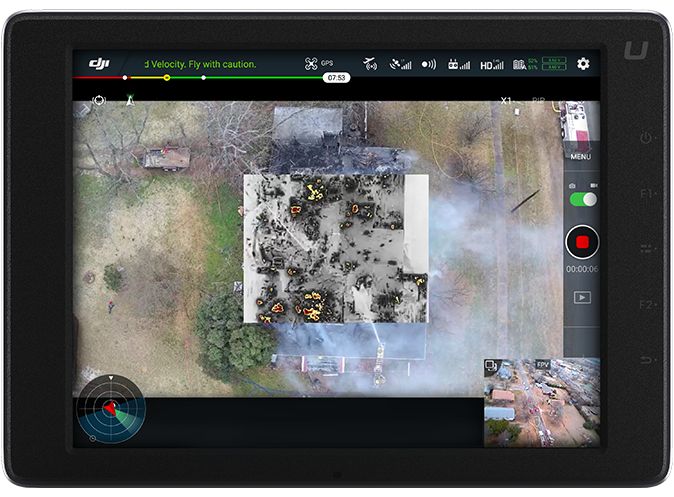The height and width of the screenshot is (497, 674).
Task: Tap the gimbal recenter icon
Action: click(98, 100)
